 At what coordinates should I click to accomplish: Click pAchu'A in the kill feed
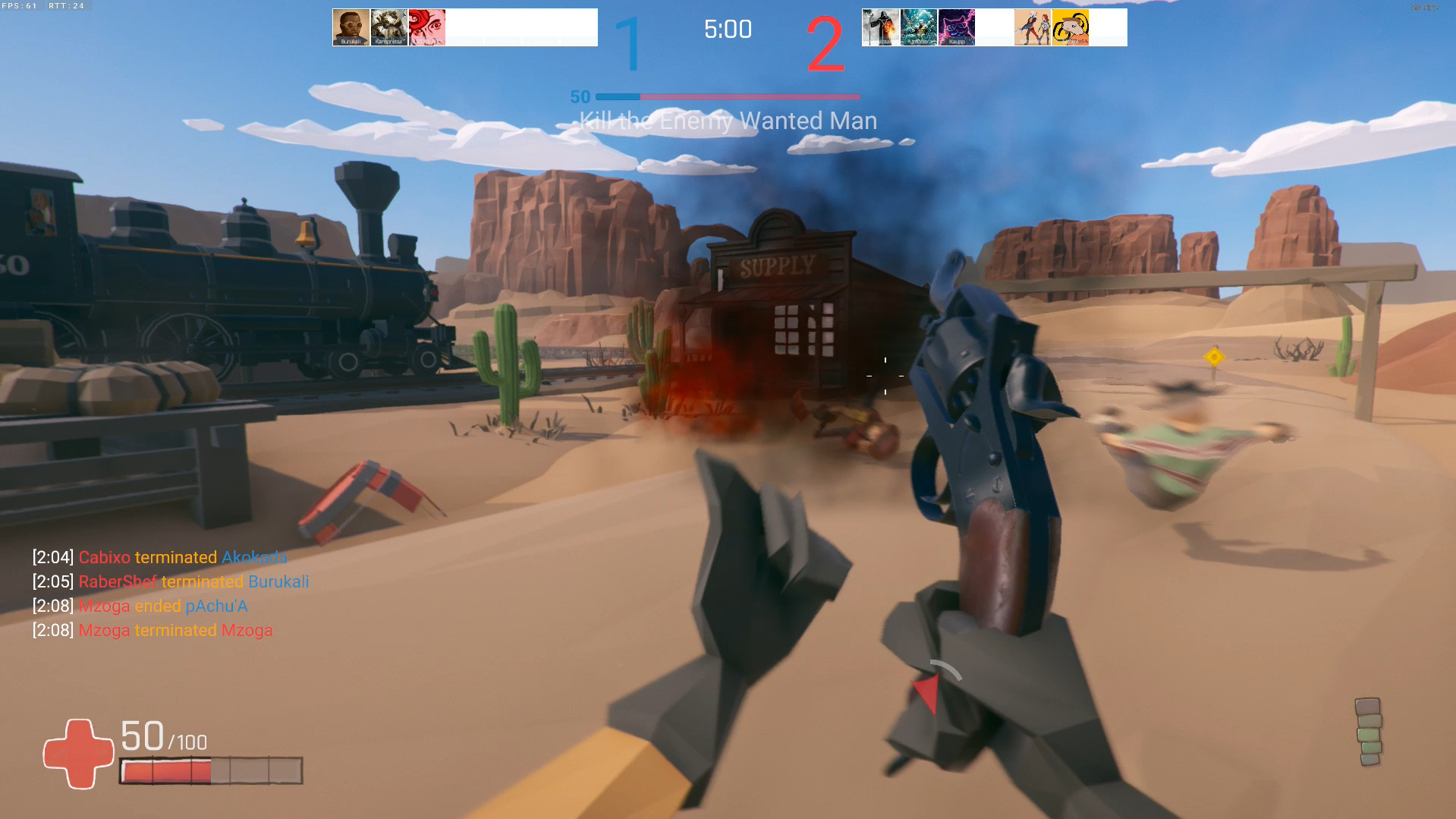pos(216,606)
